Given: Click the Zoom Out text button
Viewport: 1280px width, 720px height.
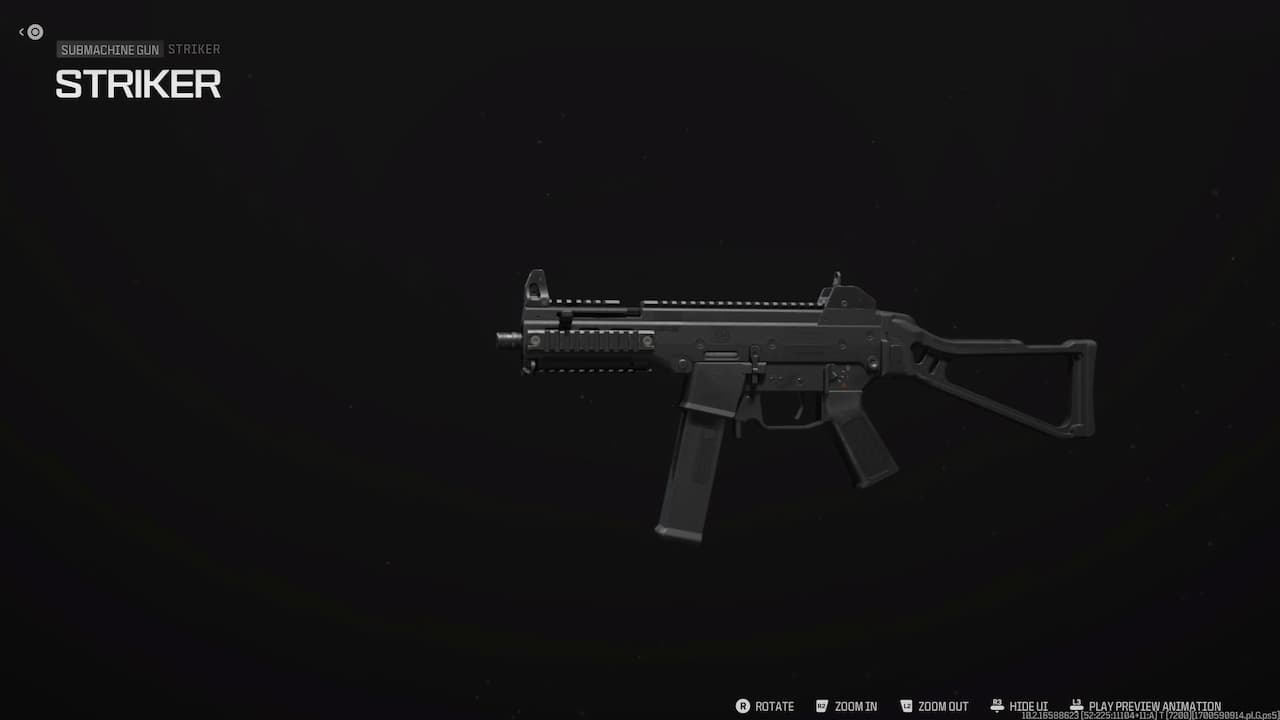Looking at the screenshot, I should (x=941, y=705).
